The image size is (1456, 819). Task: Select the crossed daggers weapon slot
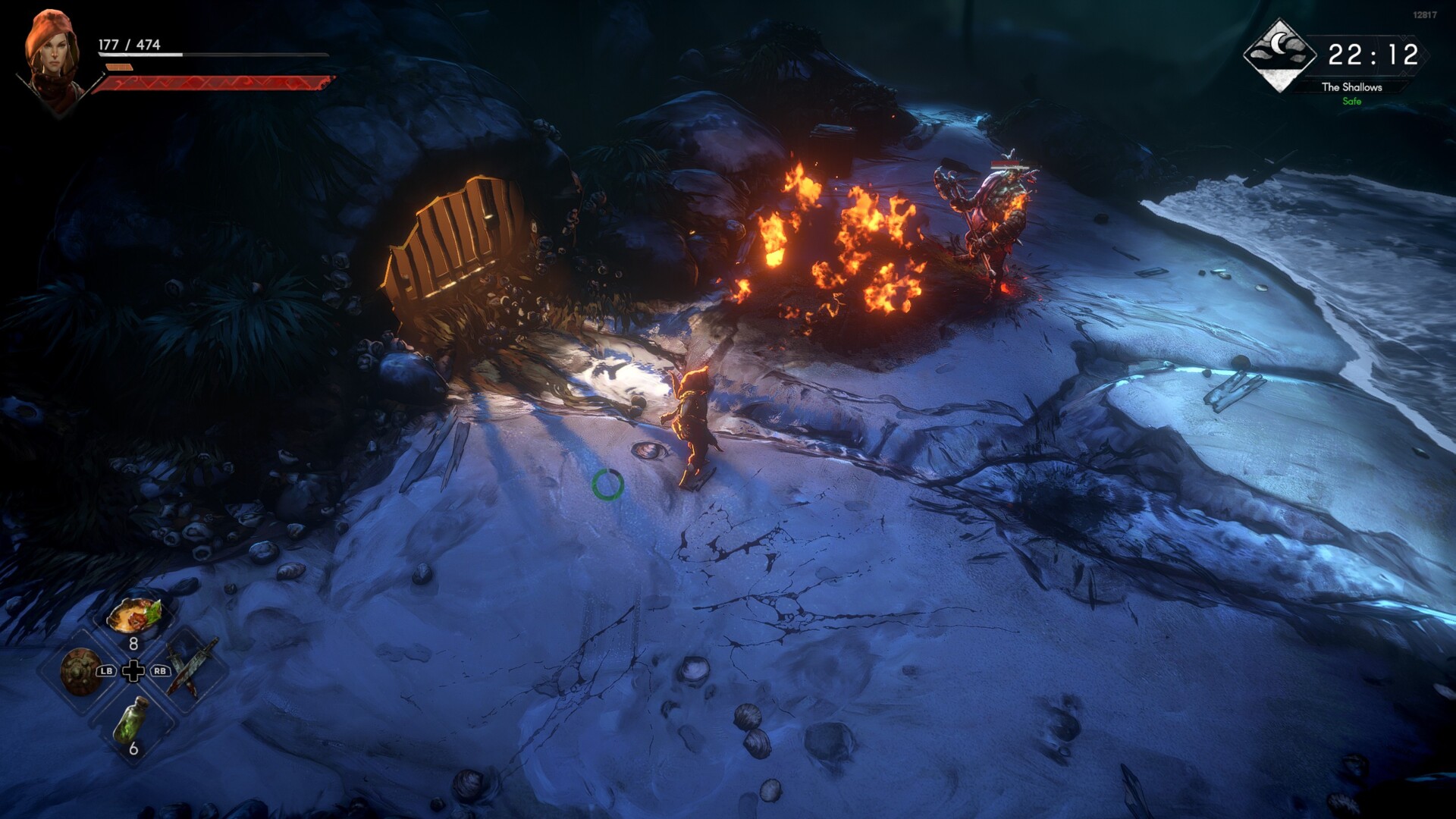pos(190,669)
